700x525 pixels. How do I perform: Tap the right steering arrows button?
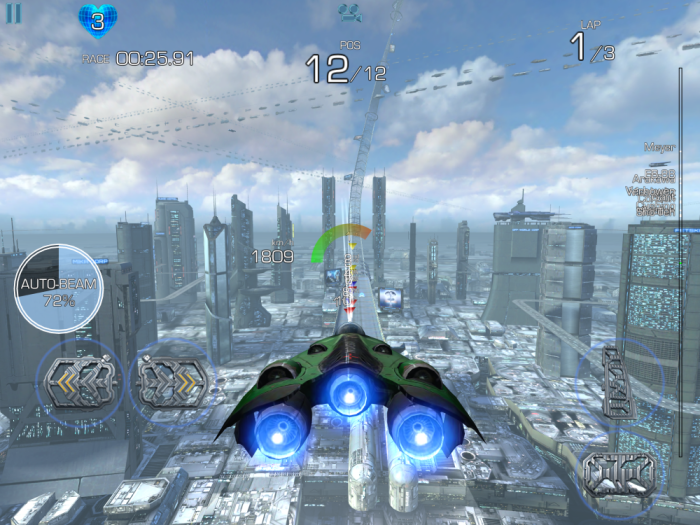171,380
